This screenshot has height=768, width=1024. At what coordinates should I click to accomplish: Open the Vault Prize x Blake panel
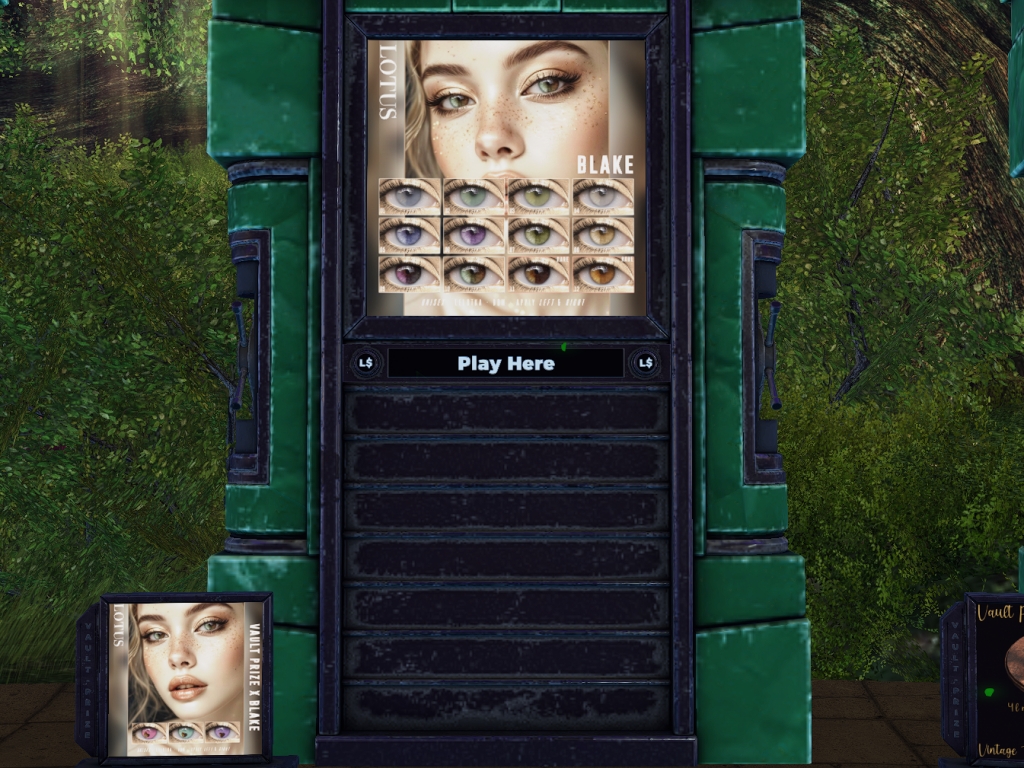(185, 677)
